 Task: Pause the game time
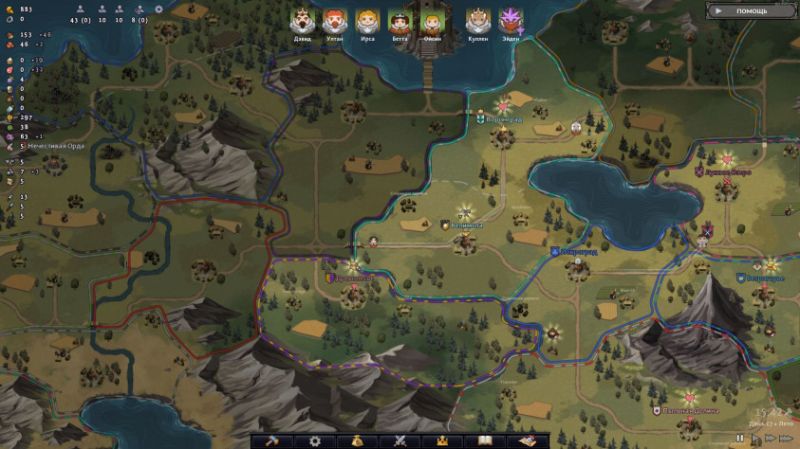740,438
